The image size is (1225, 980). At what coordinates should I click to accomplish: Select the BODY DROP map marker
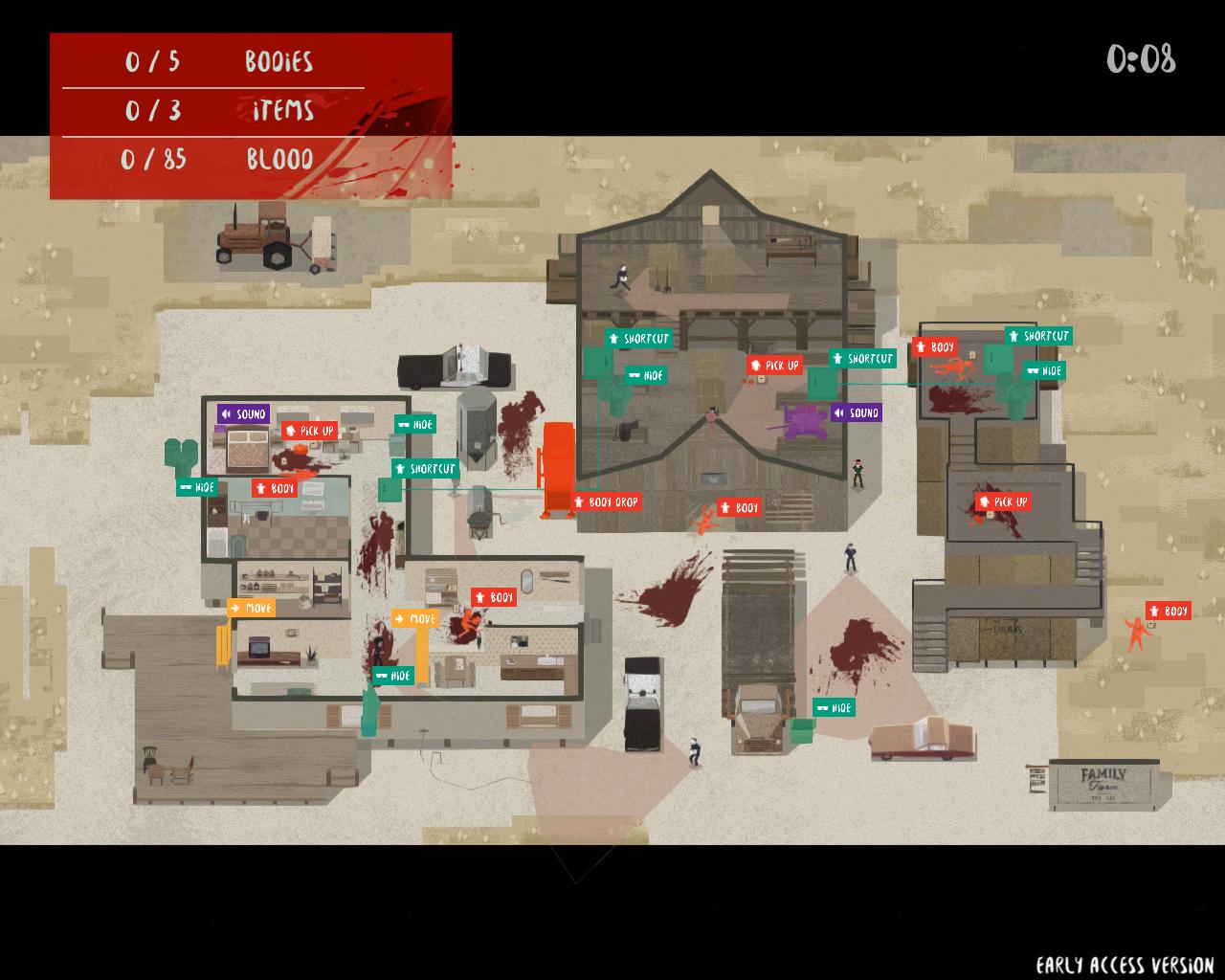606,502
